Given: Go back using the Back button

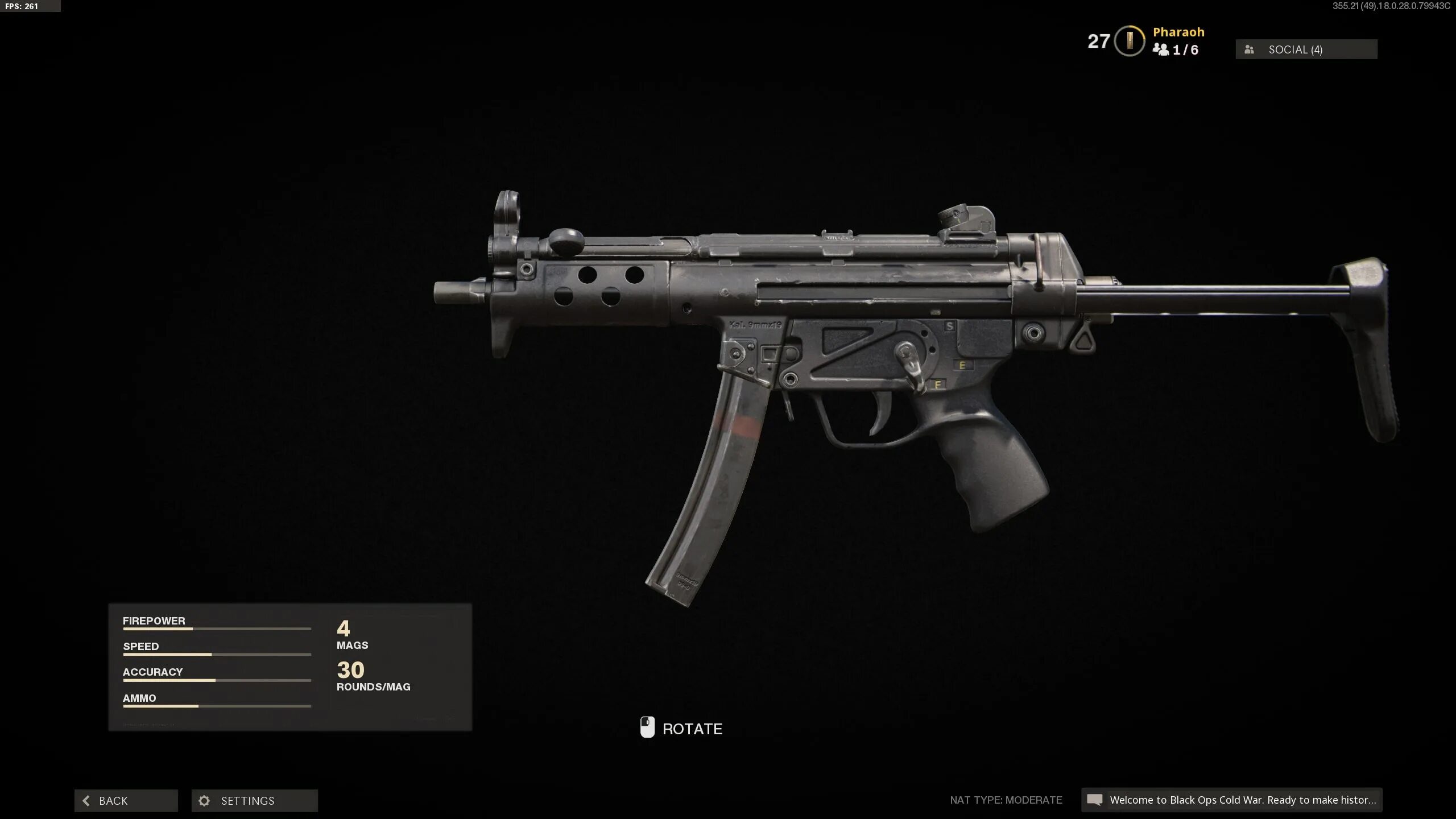Looking at the screenshot, I should tap(126, 800).
